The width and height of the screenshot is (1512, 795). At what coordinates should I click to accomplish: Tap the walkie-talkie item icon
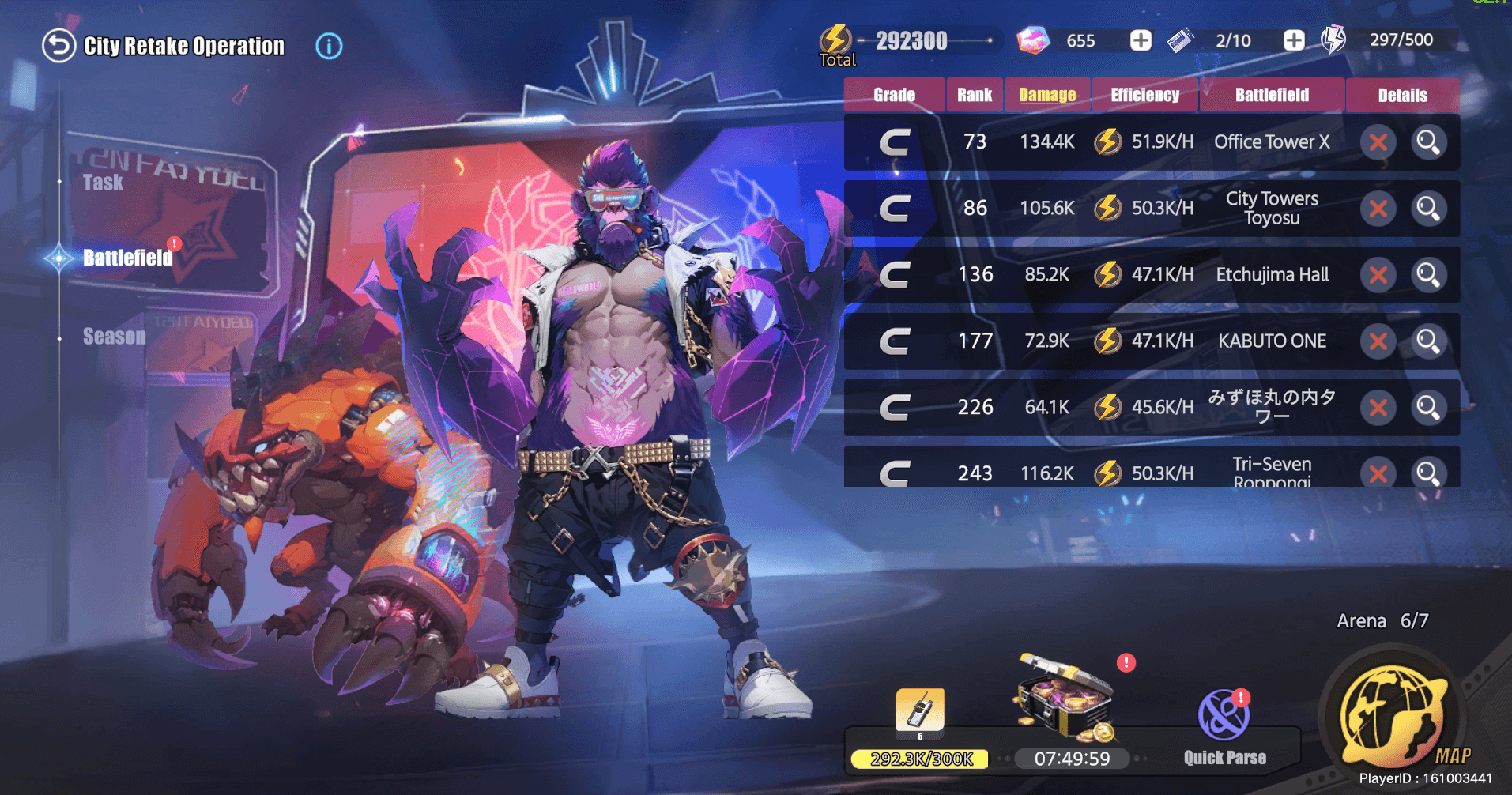click(x=919, y=710)
